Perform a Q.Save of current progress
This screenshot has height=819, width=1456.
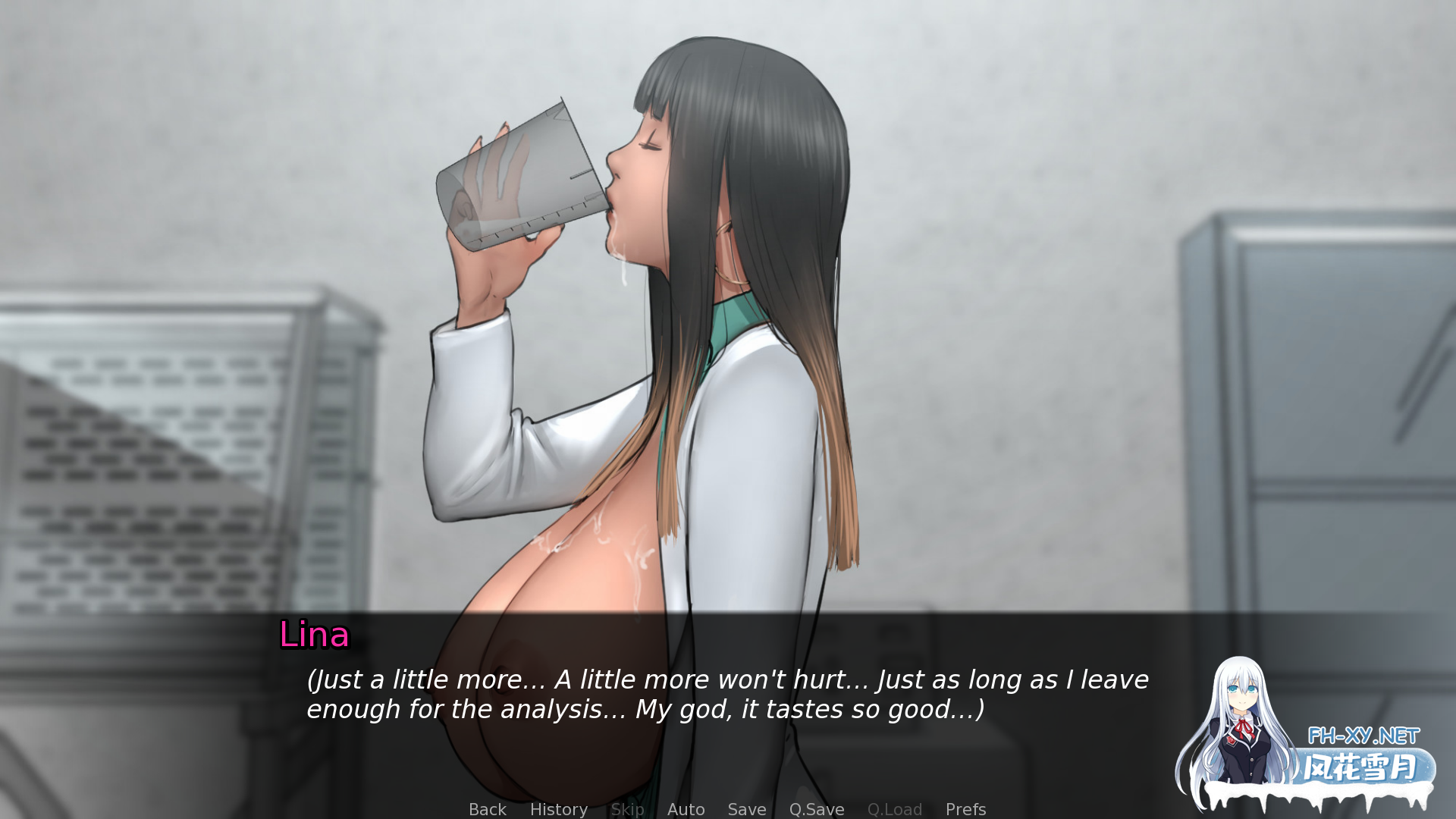click(816, 809)
